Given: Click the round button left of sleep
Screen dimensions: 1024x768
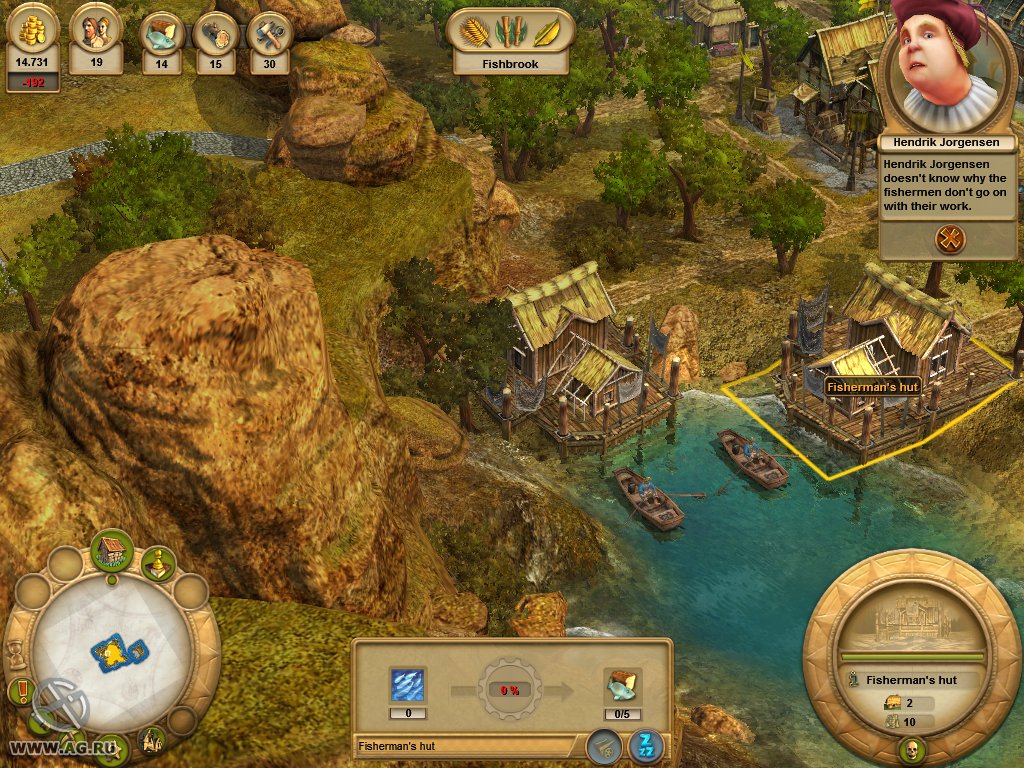Looking at the screenshot, I should coord(604,745).
